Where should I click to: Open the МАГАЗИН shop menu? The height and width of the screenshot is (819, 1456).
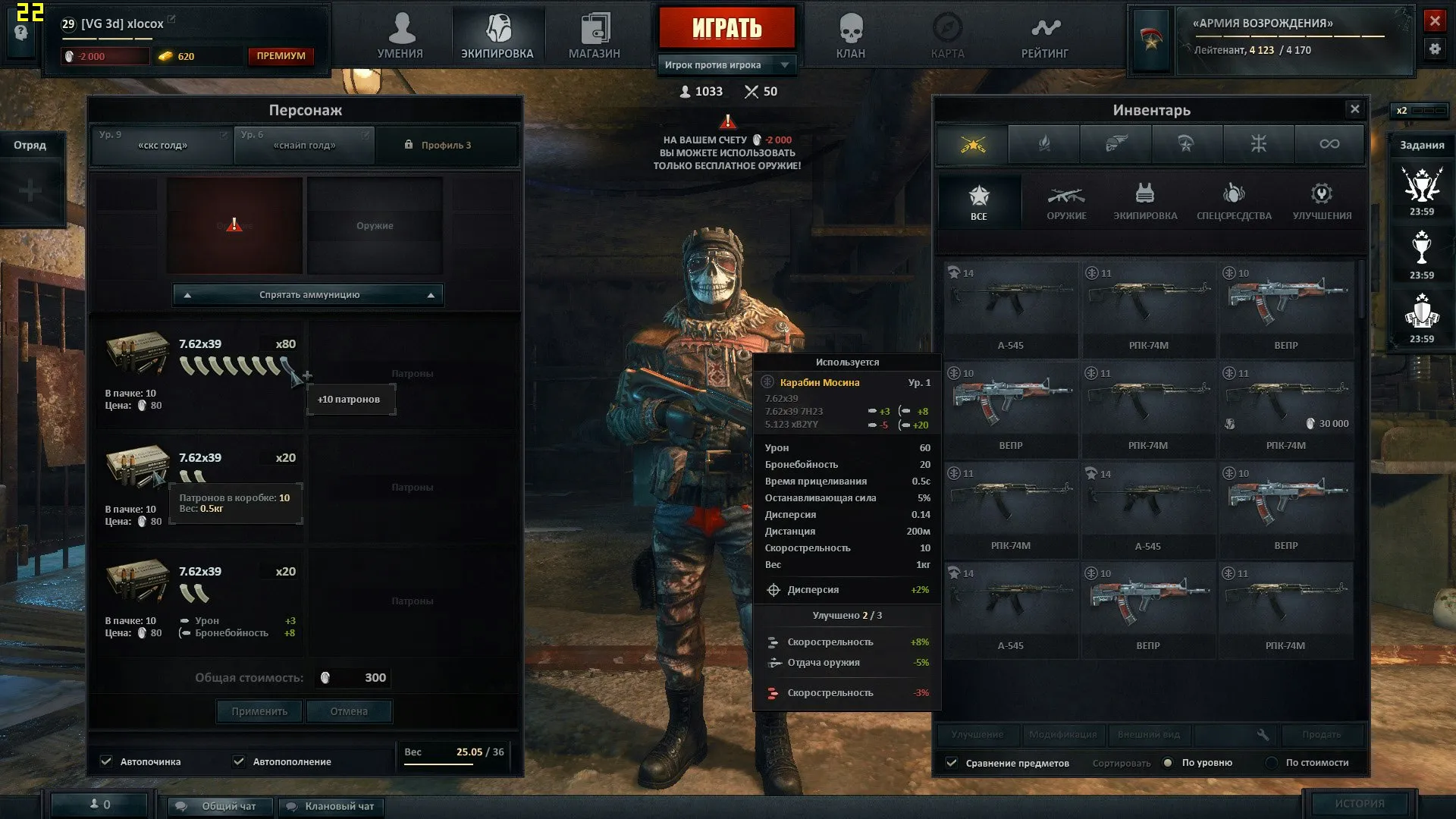point(595,36)
